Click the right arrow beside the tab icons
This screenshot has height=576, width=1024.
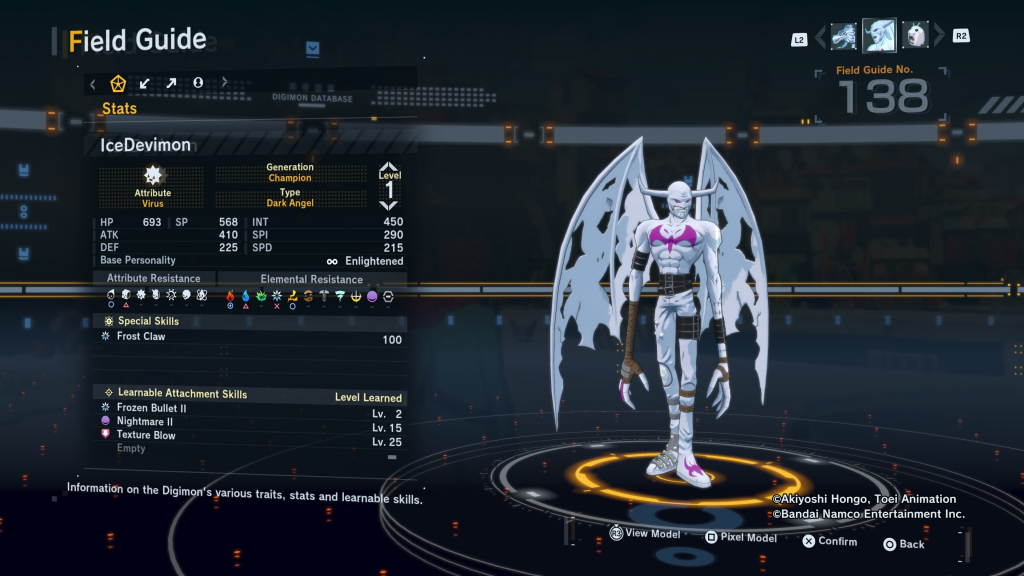point(224,83)
